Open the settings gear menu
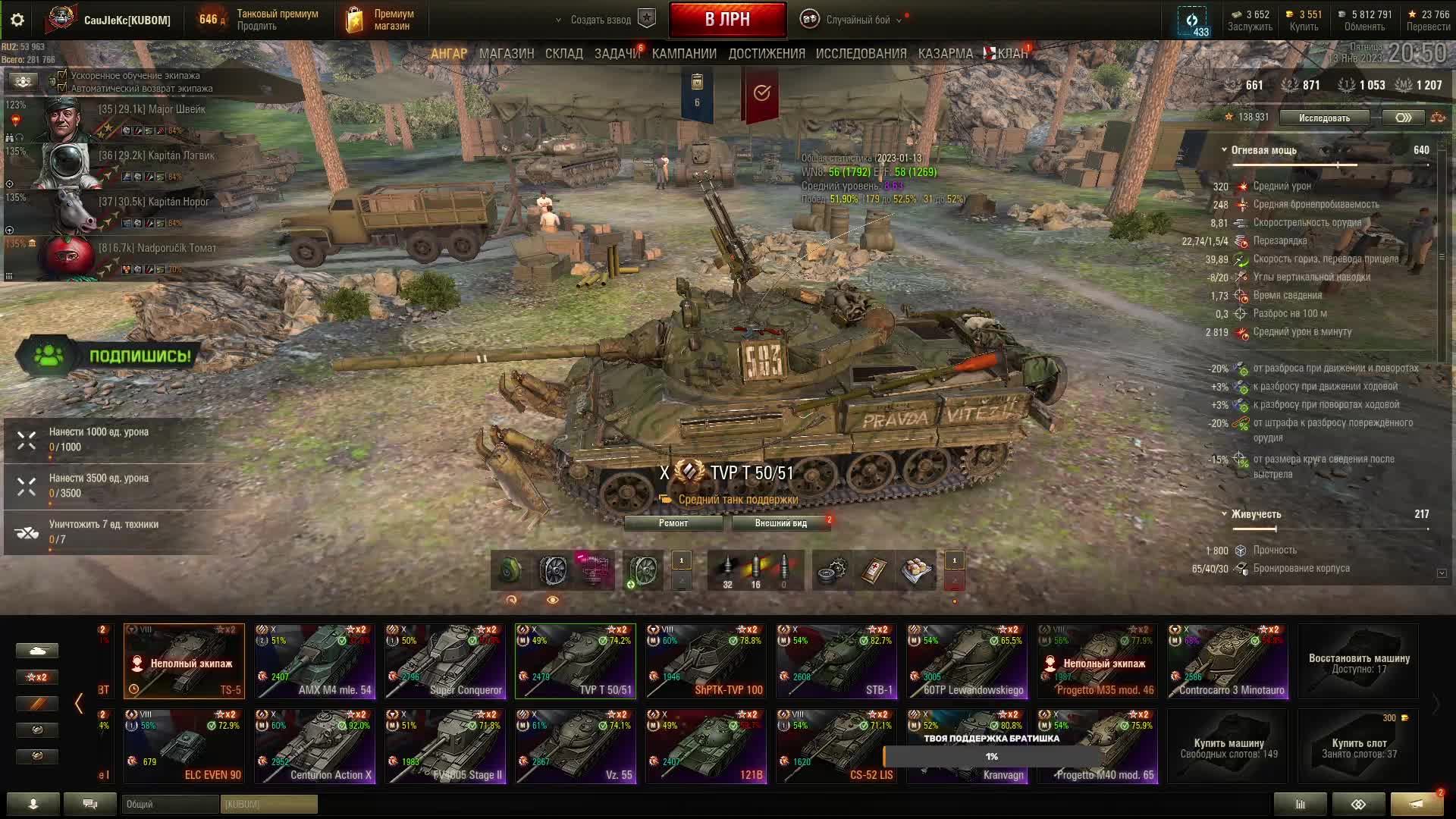Screen dimensions: 1456x819 tap(17, 20)
